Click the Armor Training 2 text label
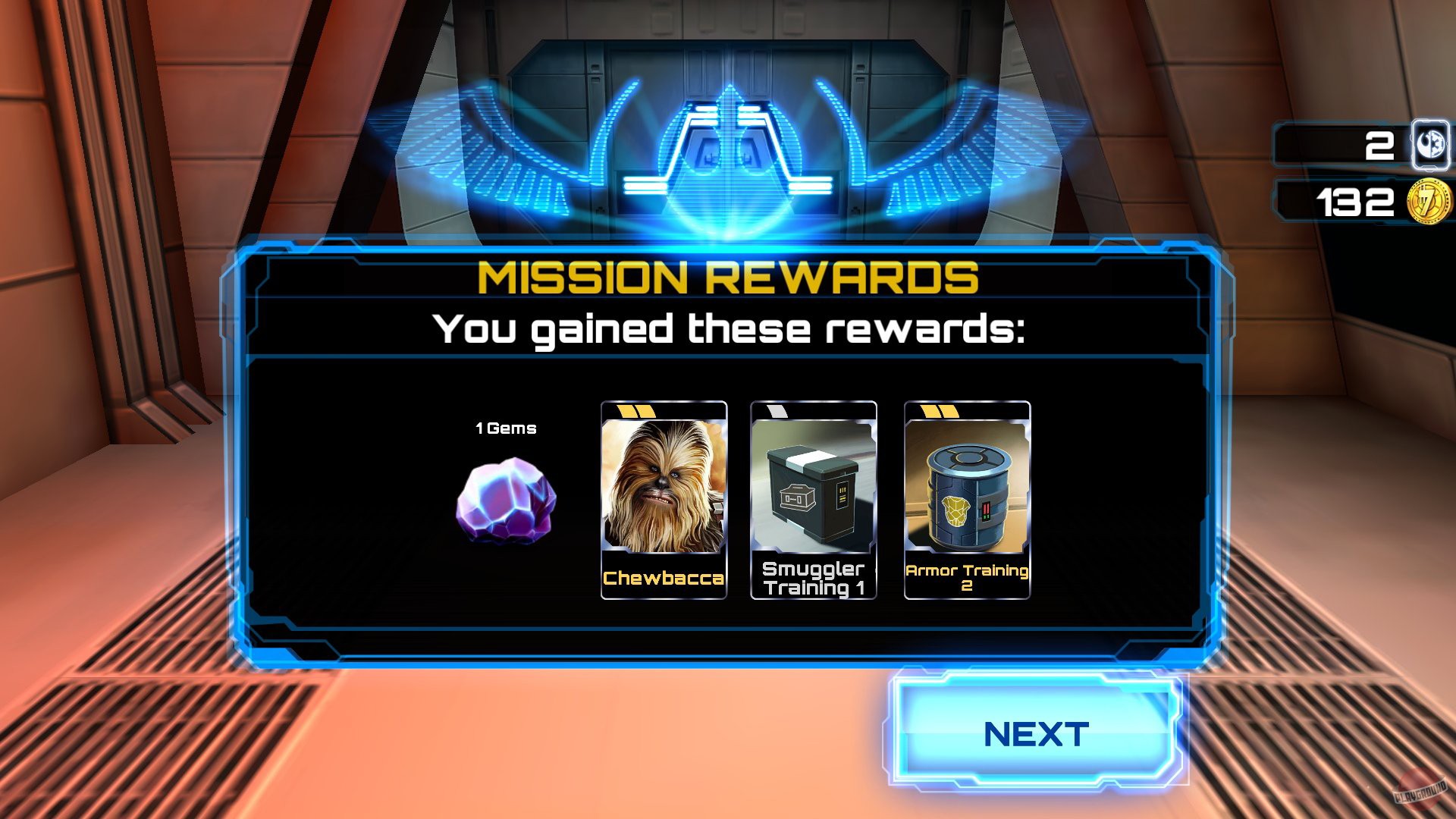 pyautogui.click(x=965, y=579)
